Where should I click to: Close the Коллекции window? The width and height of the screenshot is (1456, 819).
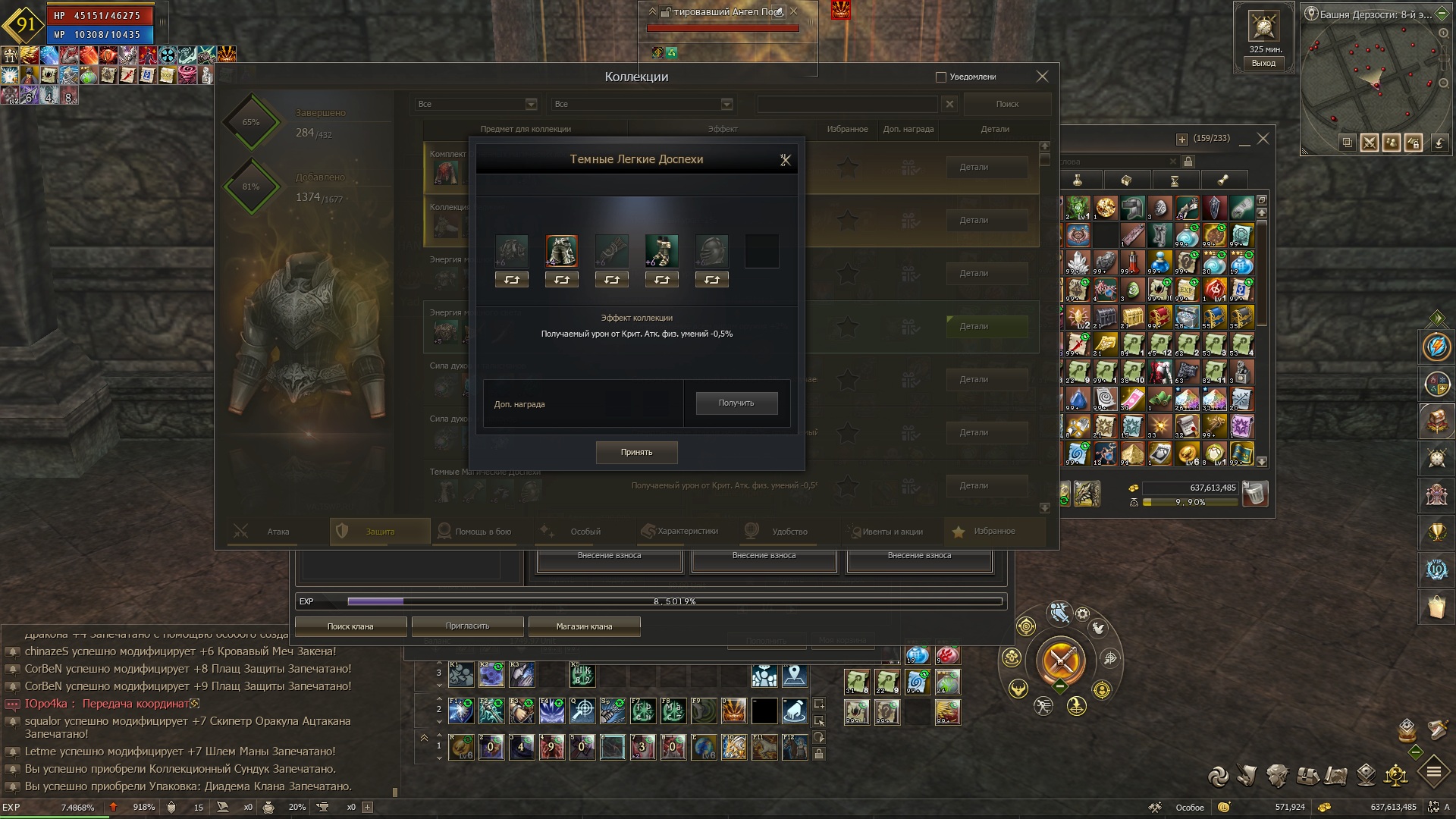click(1042, 77)
